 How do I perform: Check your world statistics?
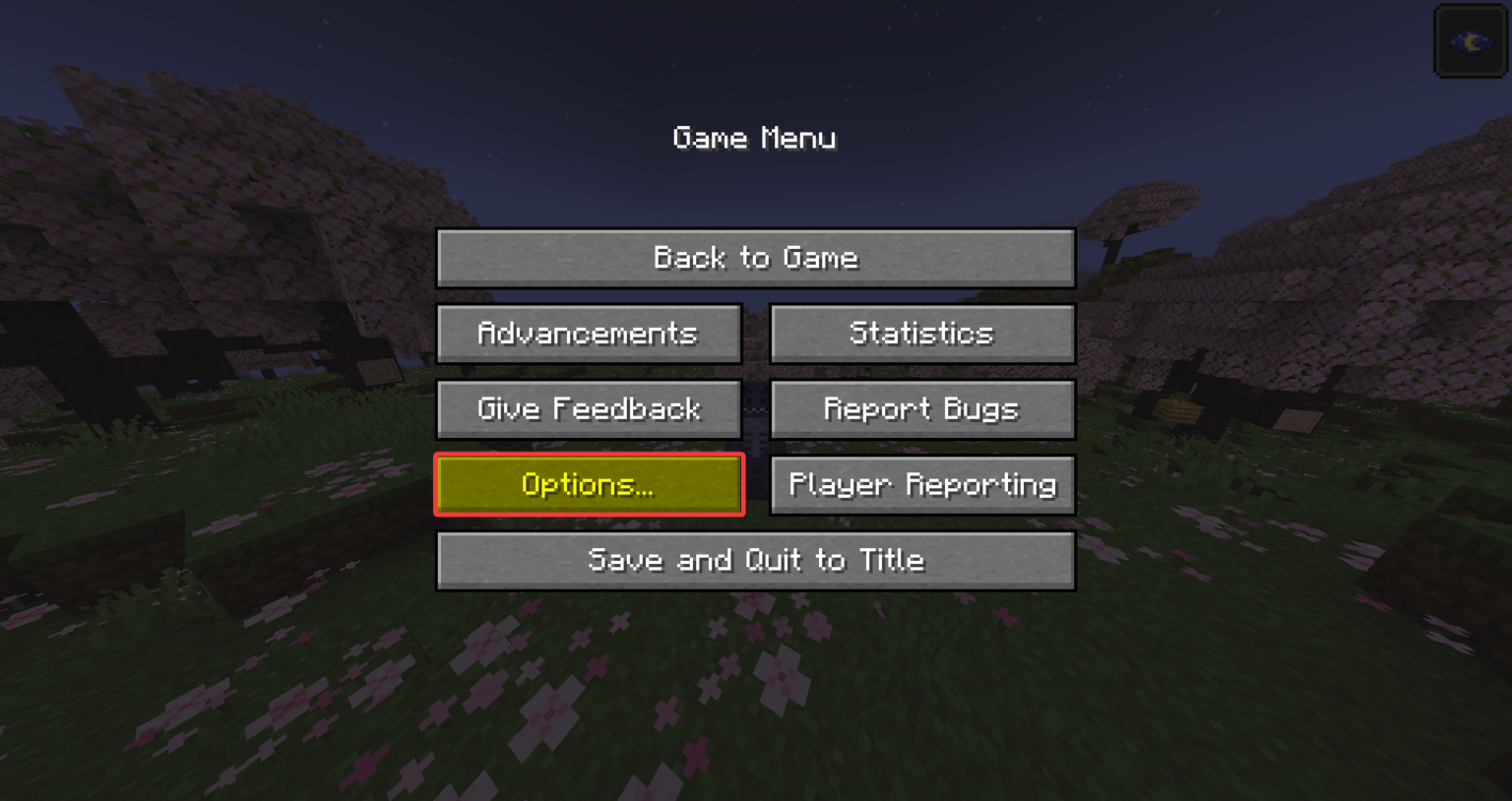coord(921,333)
